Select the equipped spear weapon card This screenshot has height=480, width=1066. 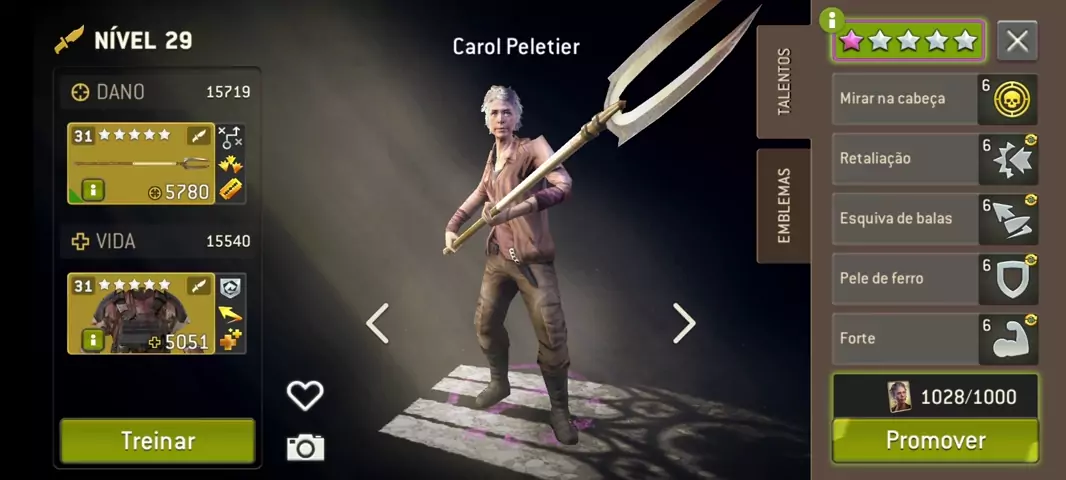141,163
